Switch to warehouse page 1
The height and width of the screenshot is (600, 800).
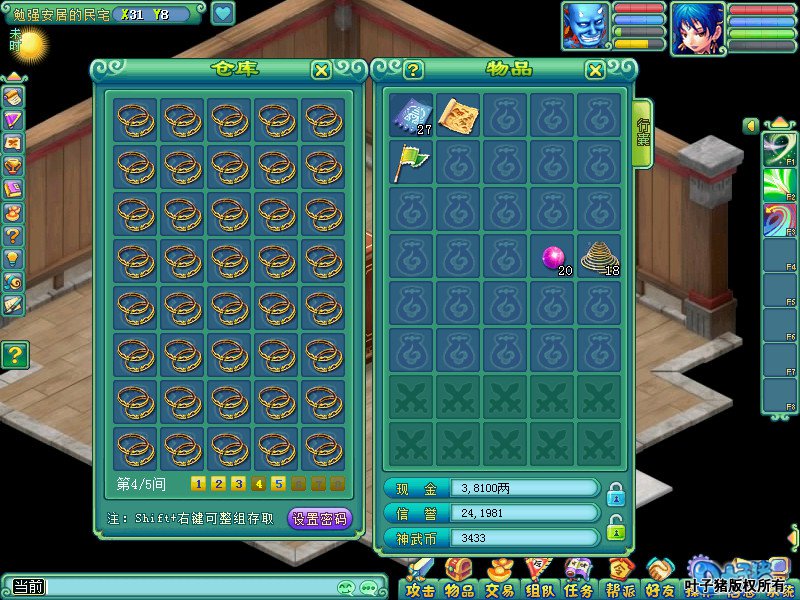pyautogui.click(x=198, y=484)
